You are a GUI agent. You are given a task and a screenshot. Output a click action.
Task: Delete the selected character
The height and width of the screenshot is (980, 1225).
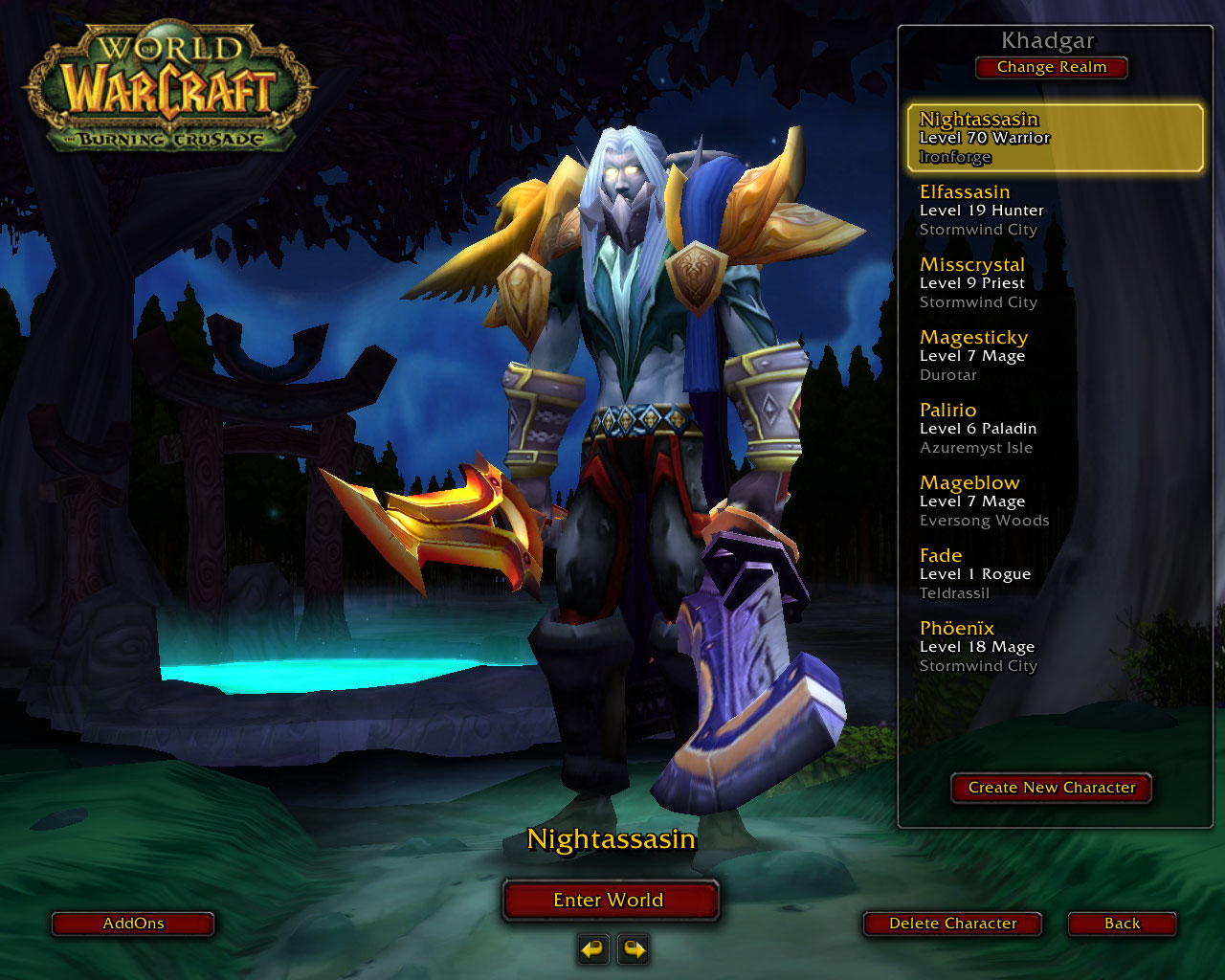point(952,924)
